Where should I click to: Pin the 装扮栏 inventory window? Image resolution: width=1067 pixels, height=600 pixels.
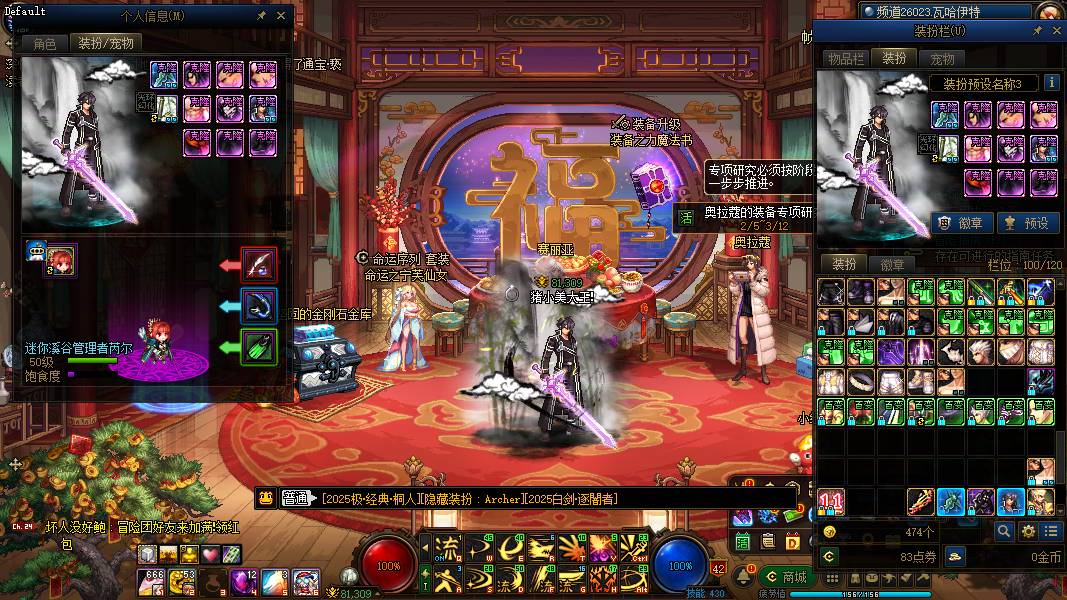click(1037, 31)
